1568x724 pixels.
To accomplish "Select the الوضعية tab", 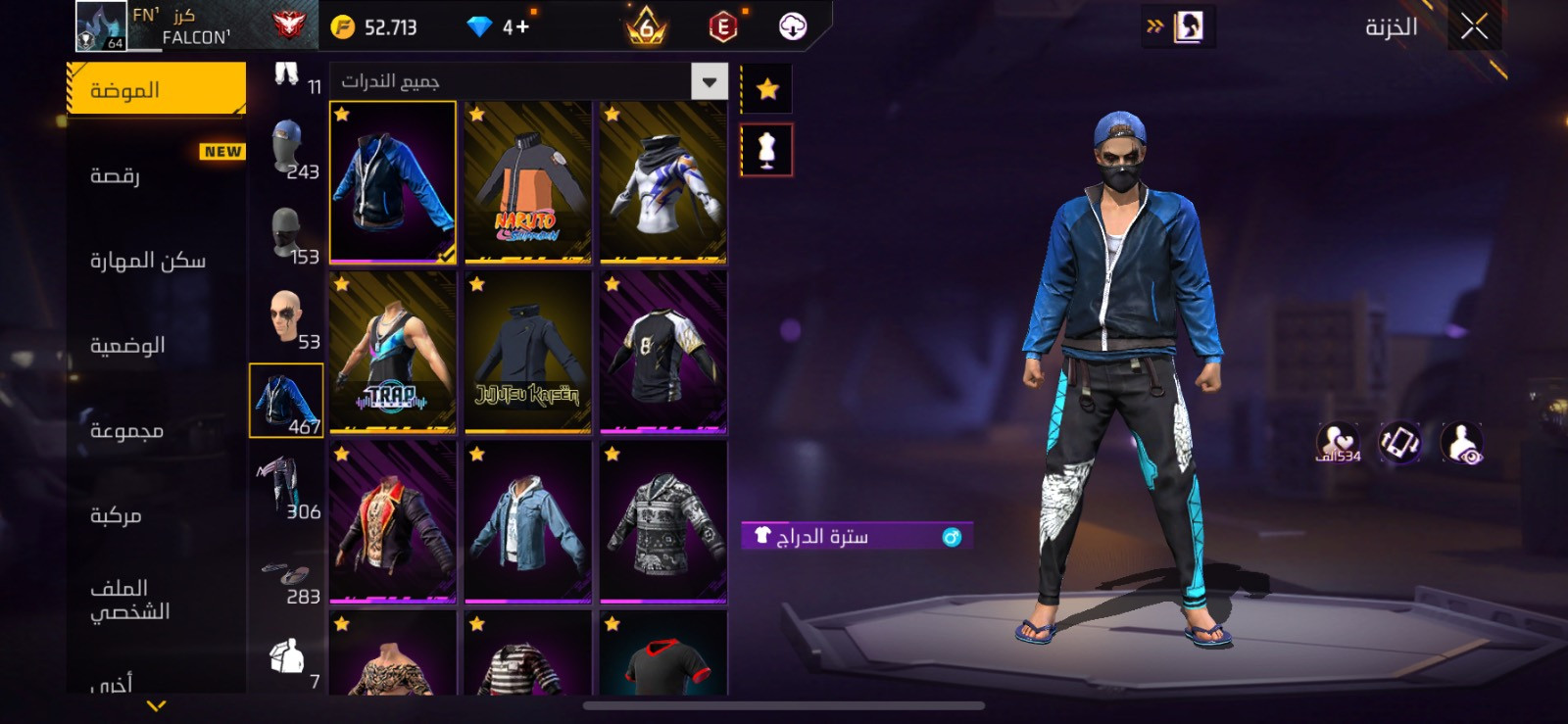I will pyautogui.click(x=157, y=345).
